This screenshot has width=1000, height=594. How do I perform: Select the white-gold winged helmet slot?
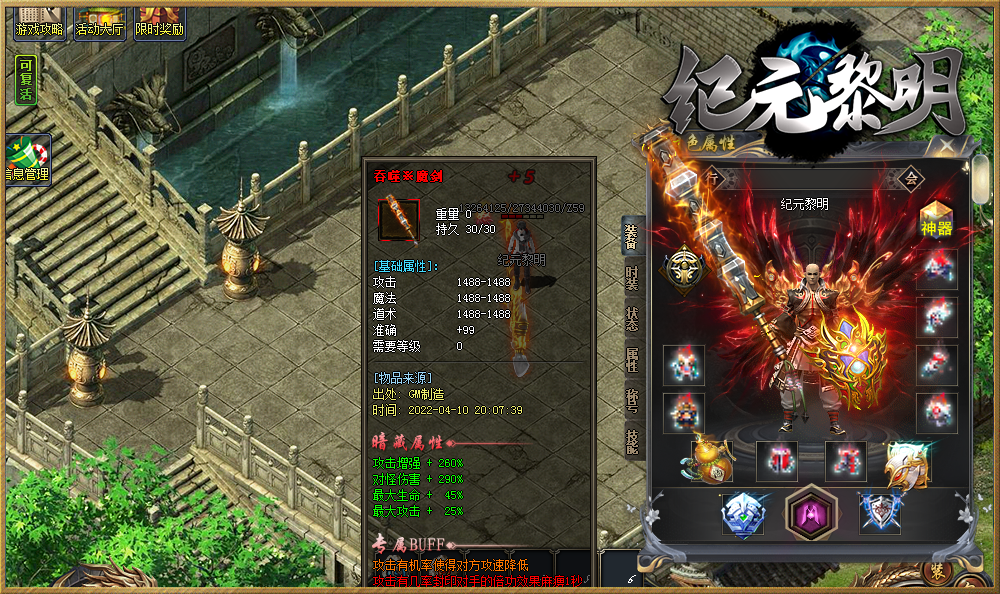pyautogui.click(x=908, y=461)
